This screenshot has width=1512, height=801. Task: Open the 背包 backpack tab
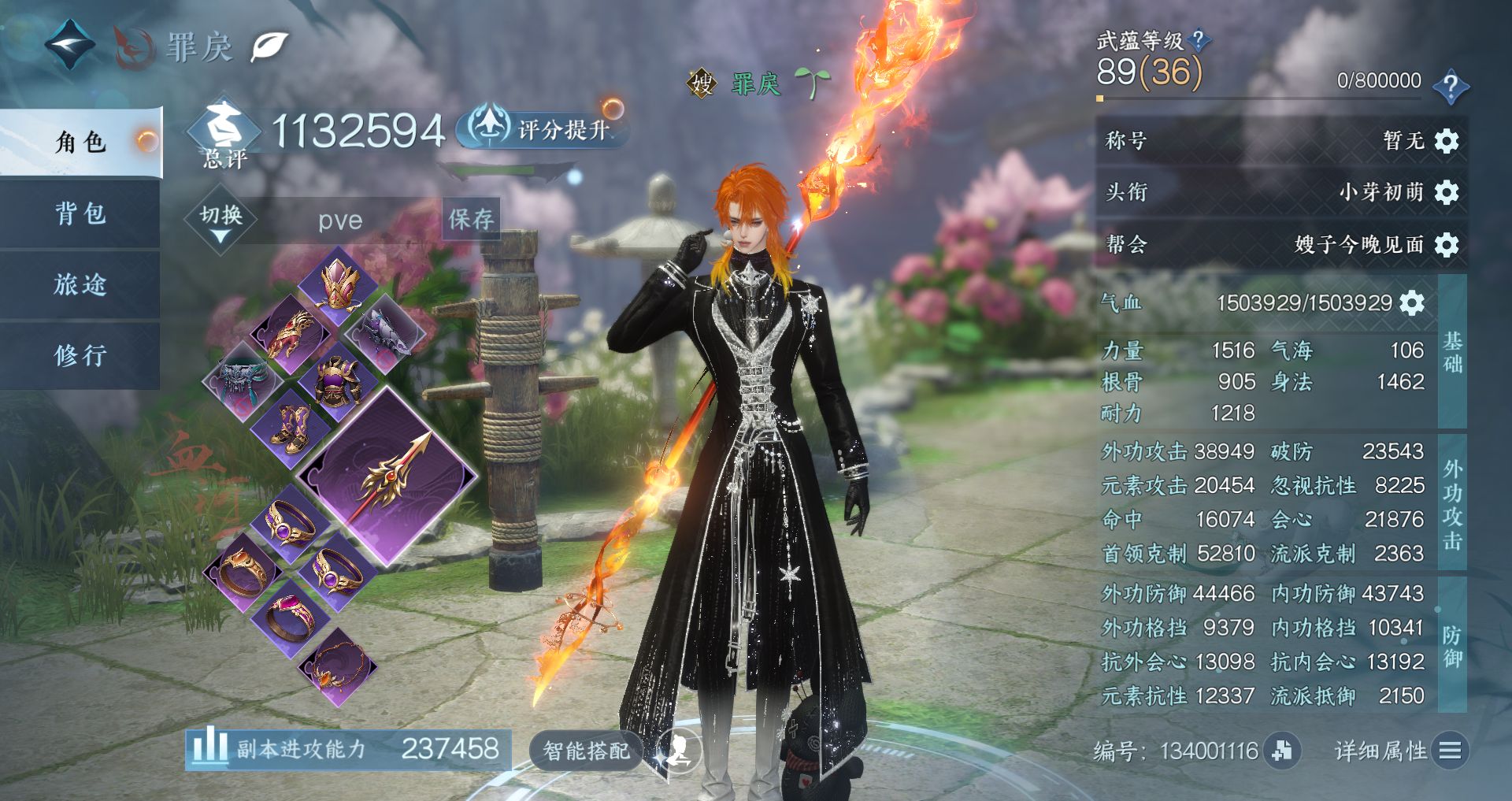80,213
